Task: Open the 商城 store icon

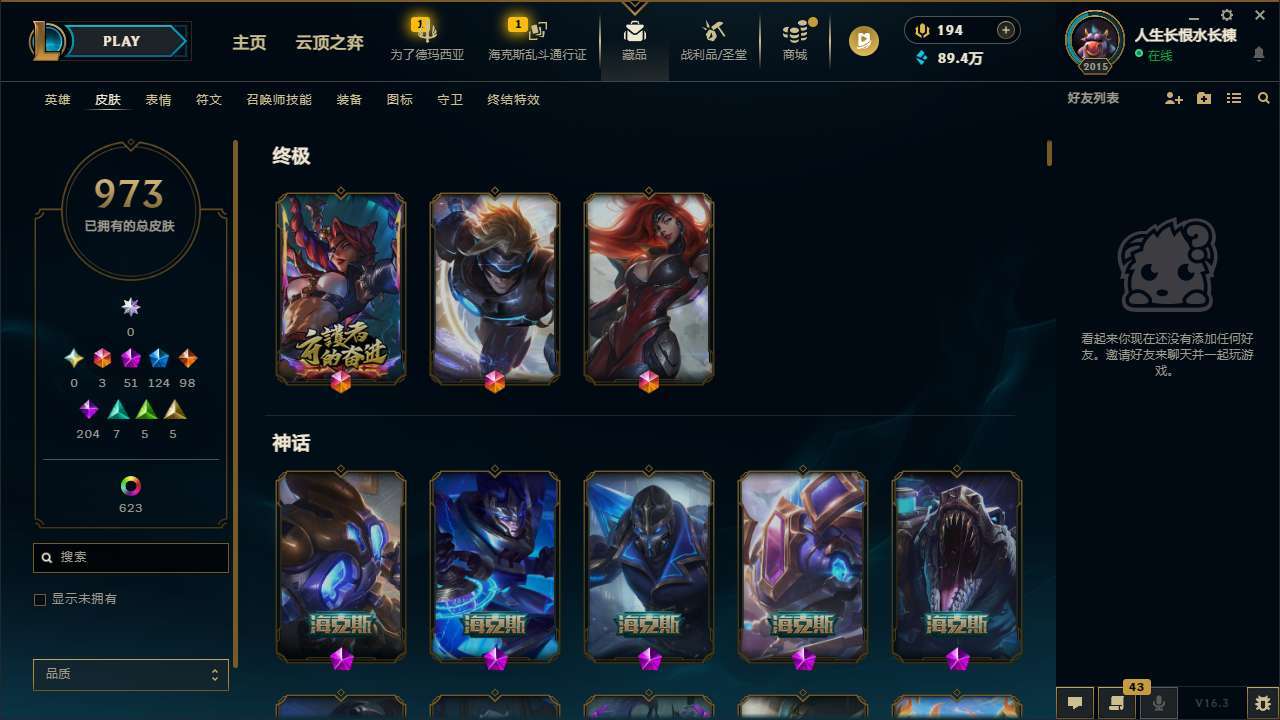Action: pos(795,40)
